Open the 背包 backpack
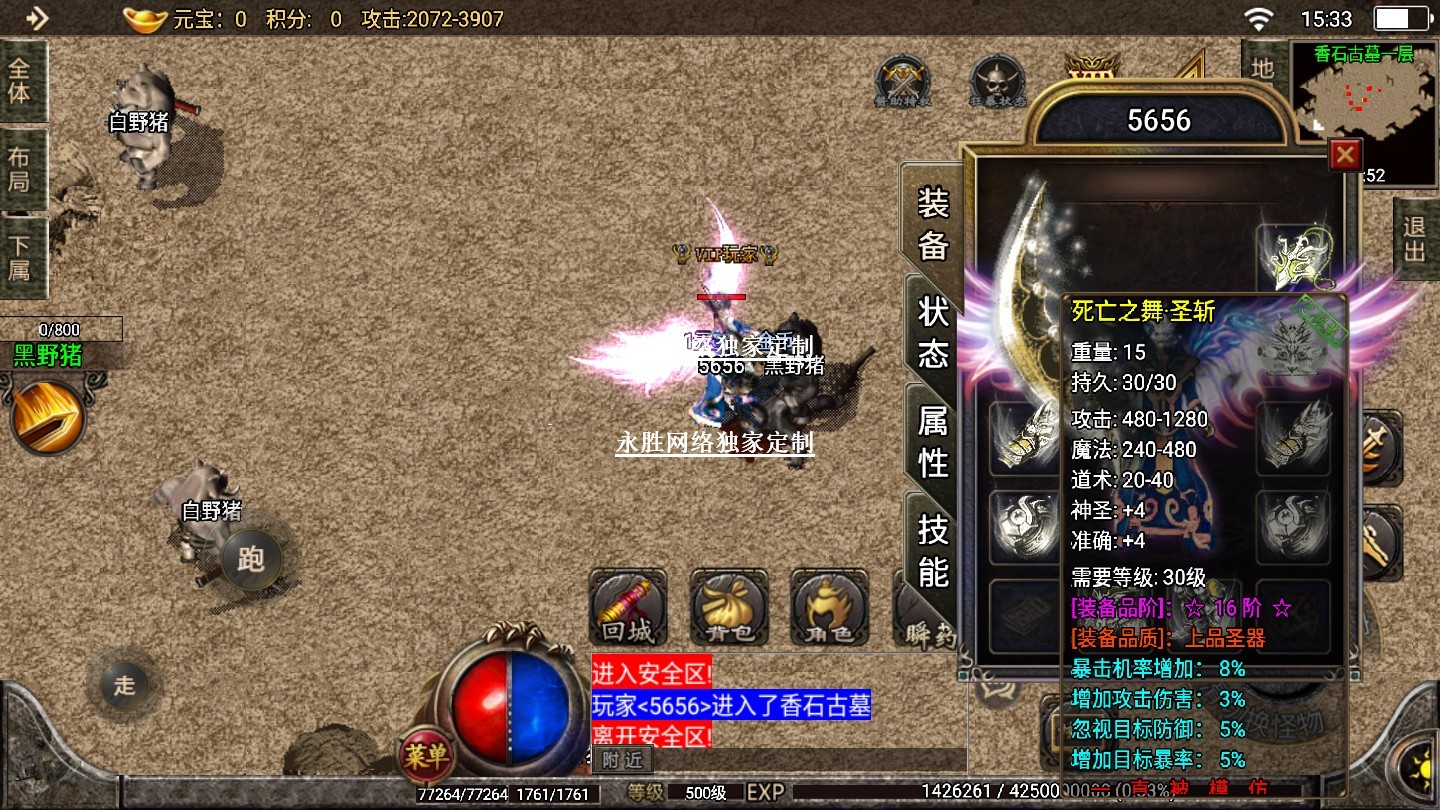This screenshot has height=810, width=1440. click(x=729, y=608)
